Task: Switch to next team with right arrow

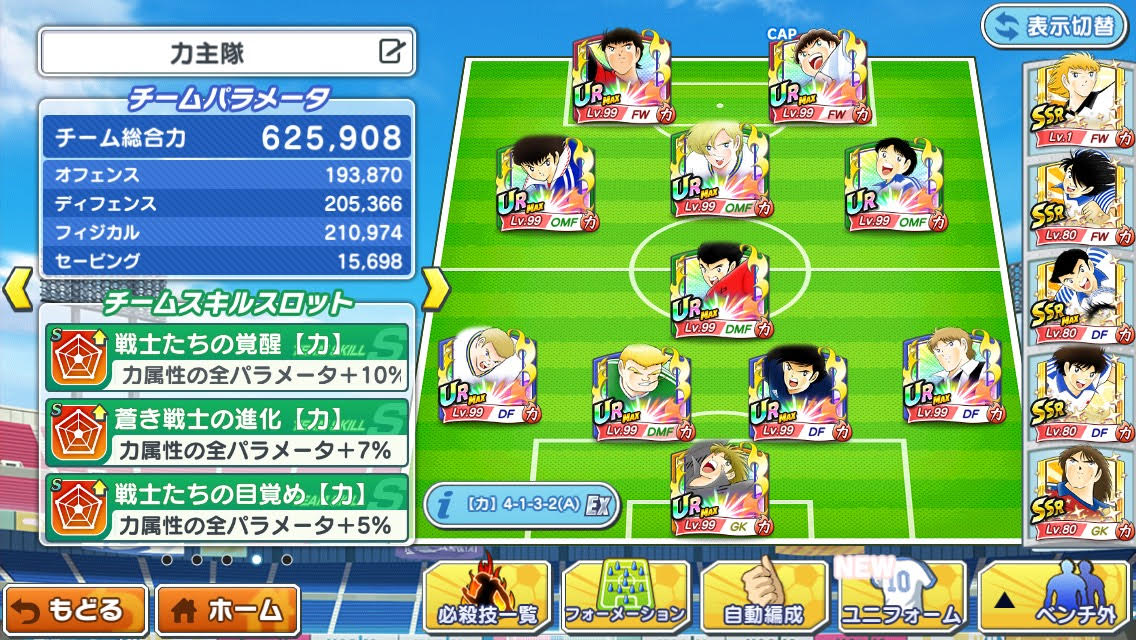Action: point(434,288)
